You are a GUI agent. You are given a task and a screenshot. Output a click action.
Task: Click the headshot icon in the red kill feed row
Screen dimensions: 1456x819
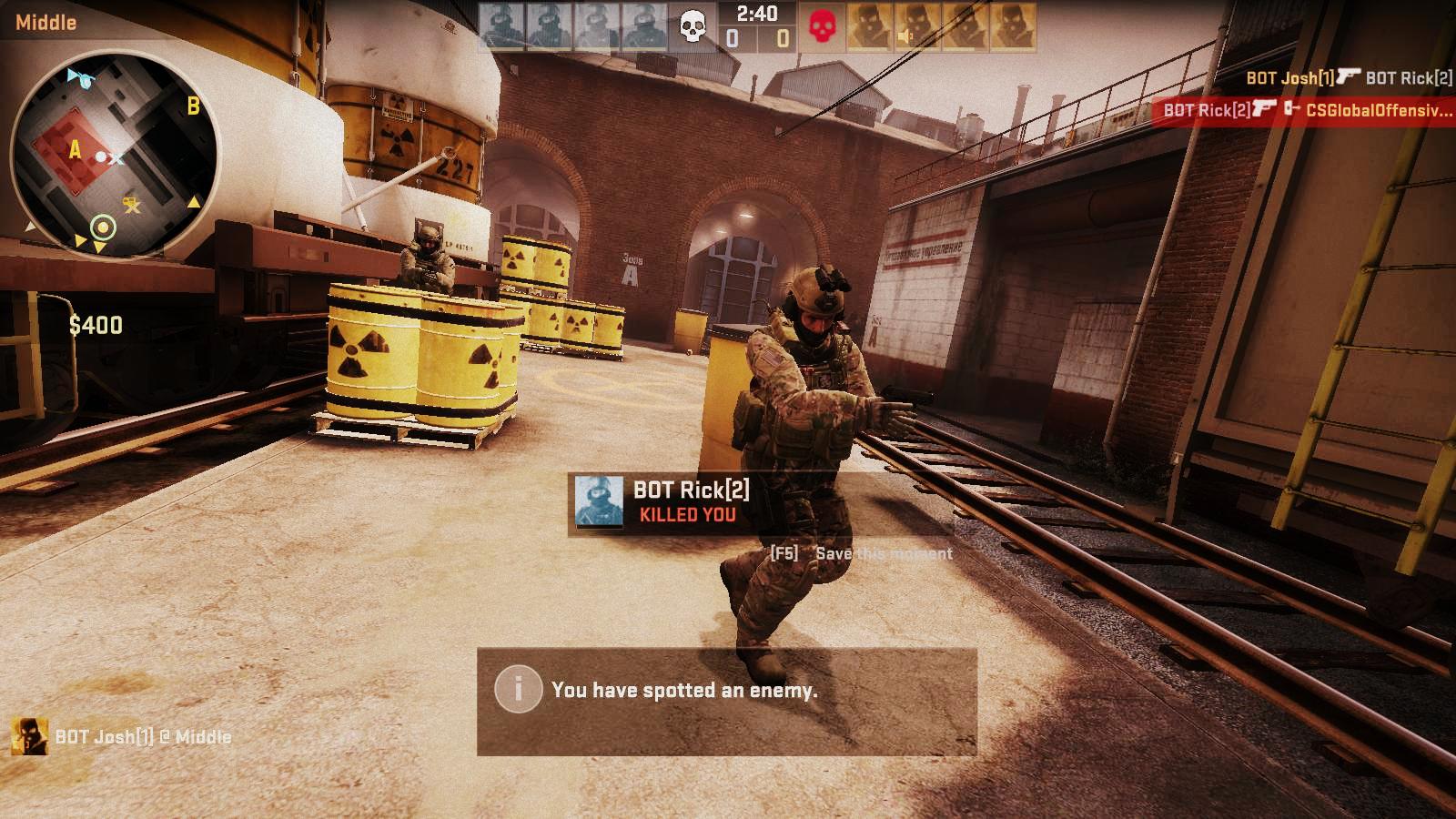click(x=1292, y=110)
